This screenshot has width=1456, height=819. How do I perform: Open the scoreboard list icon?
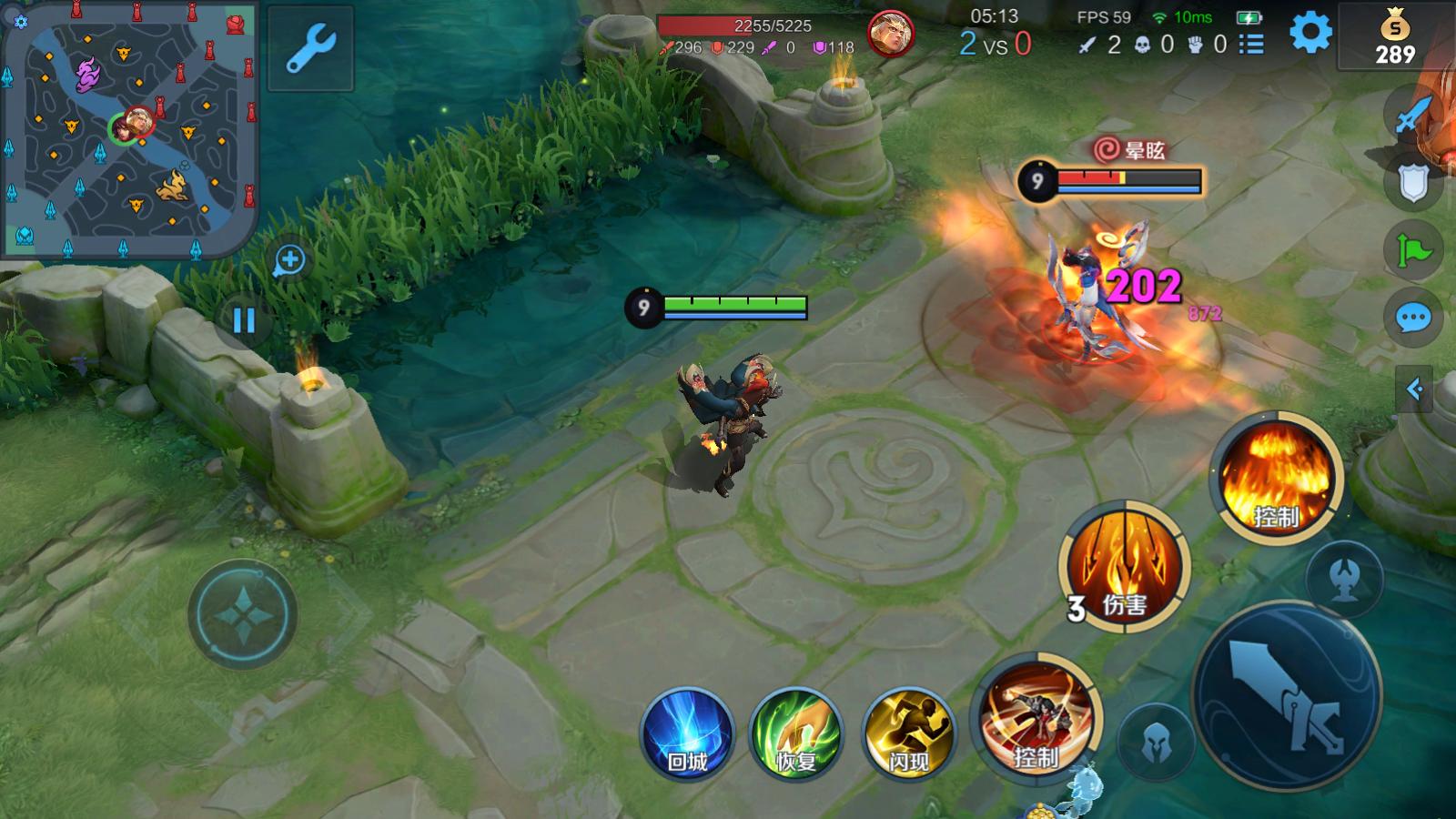[x=1251, y=44]
